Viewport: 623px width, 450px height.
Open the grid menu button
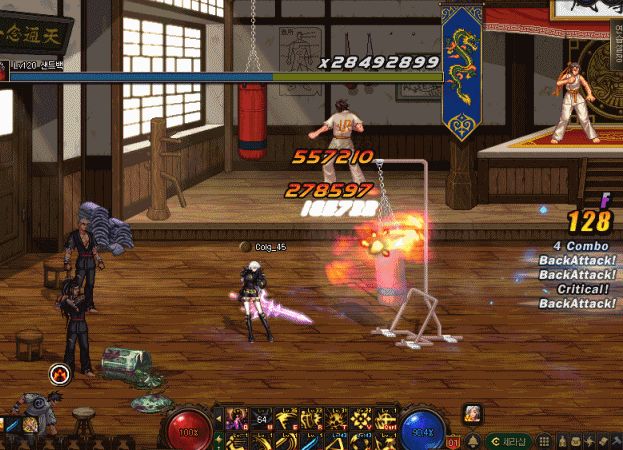[546, 440]
